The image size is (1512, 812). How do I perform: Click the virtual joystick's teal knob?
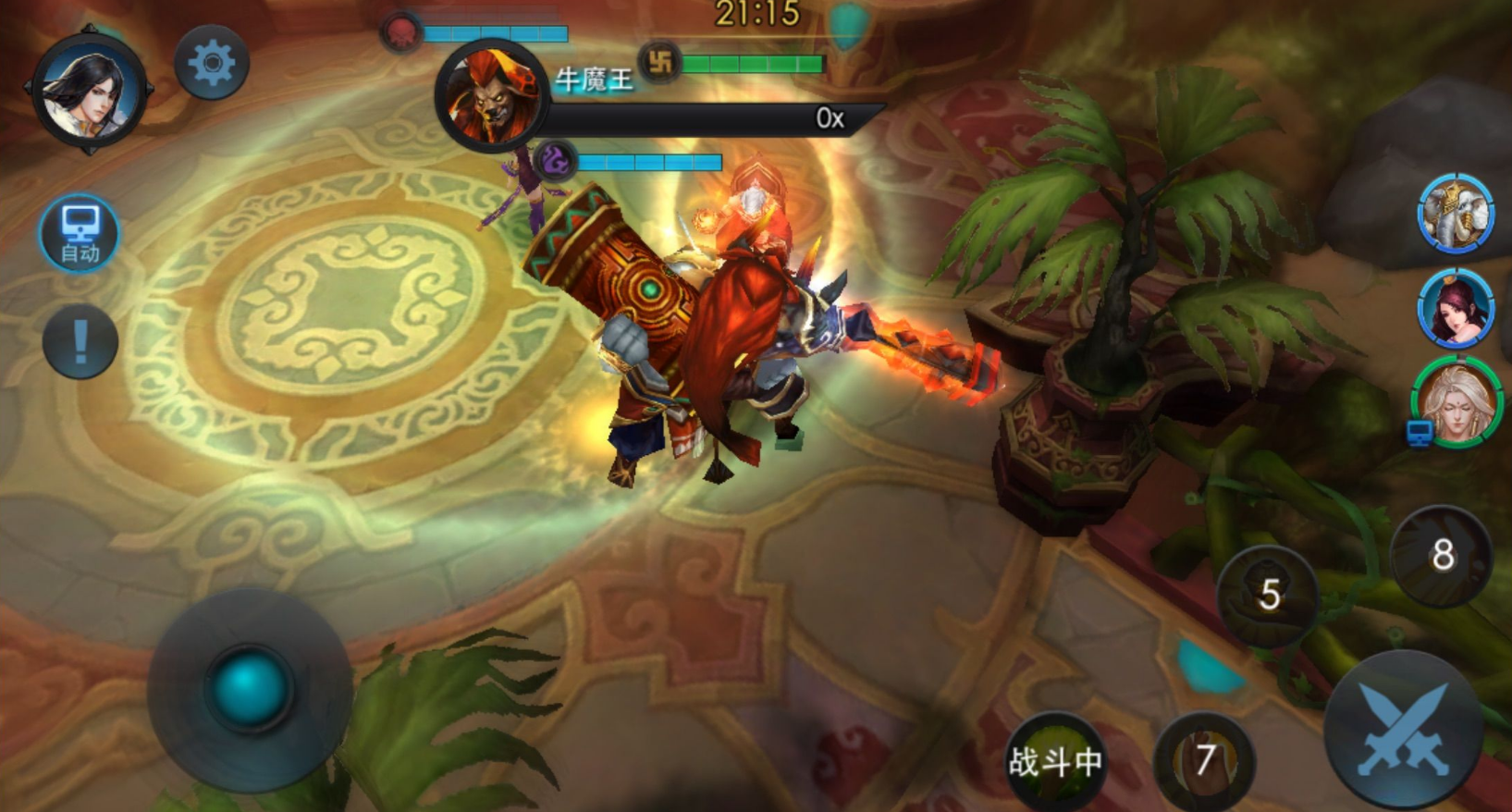(x=248, y=686)
